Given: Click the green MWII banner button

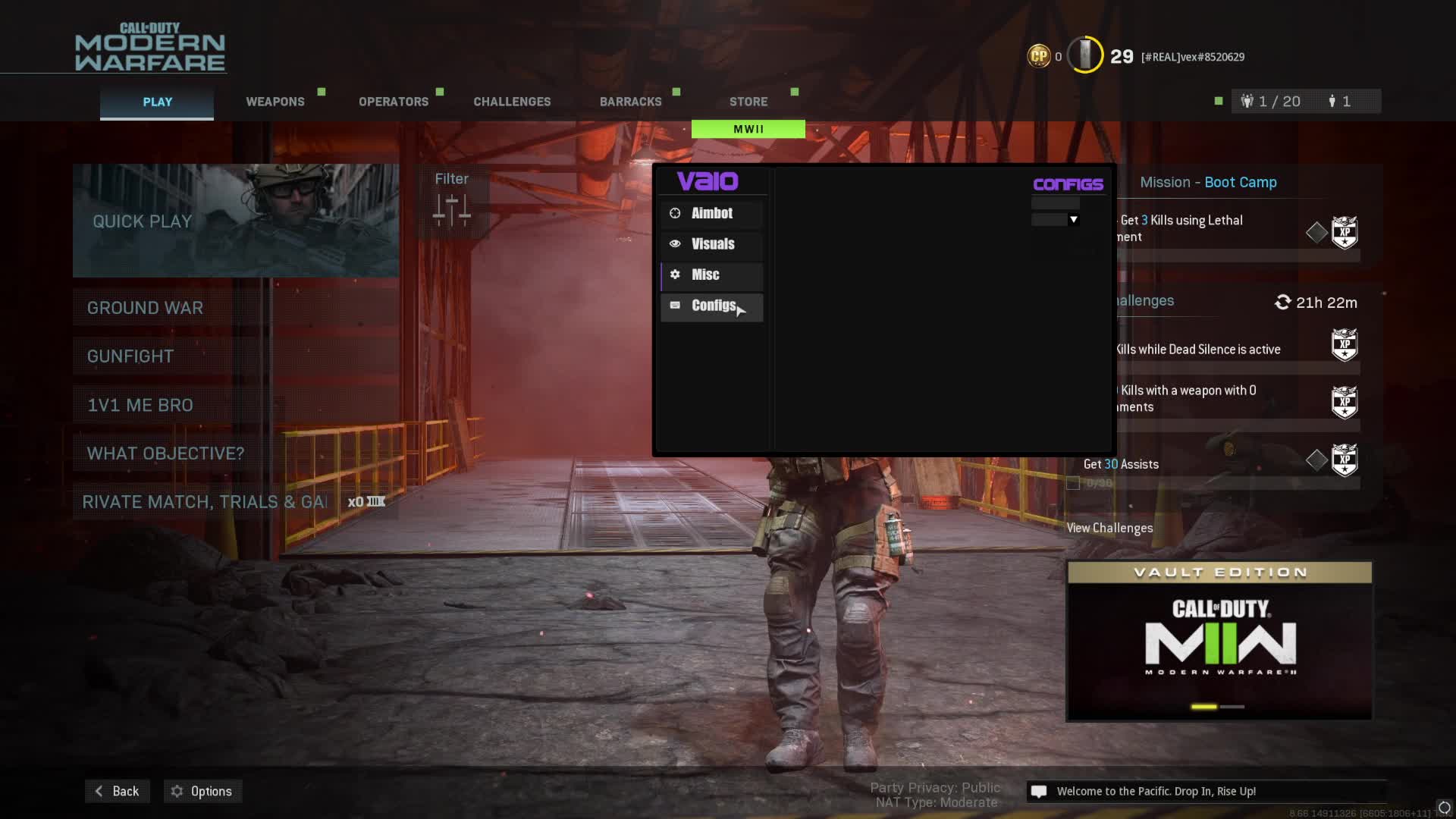Looking at the screenshot, I should coord(748,130).
